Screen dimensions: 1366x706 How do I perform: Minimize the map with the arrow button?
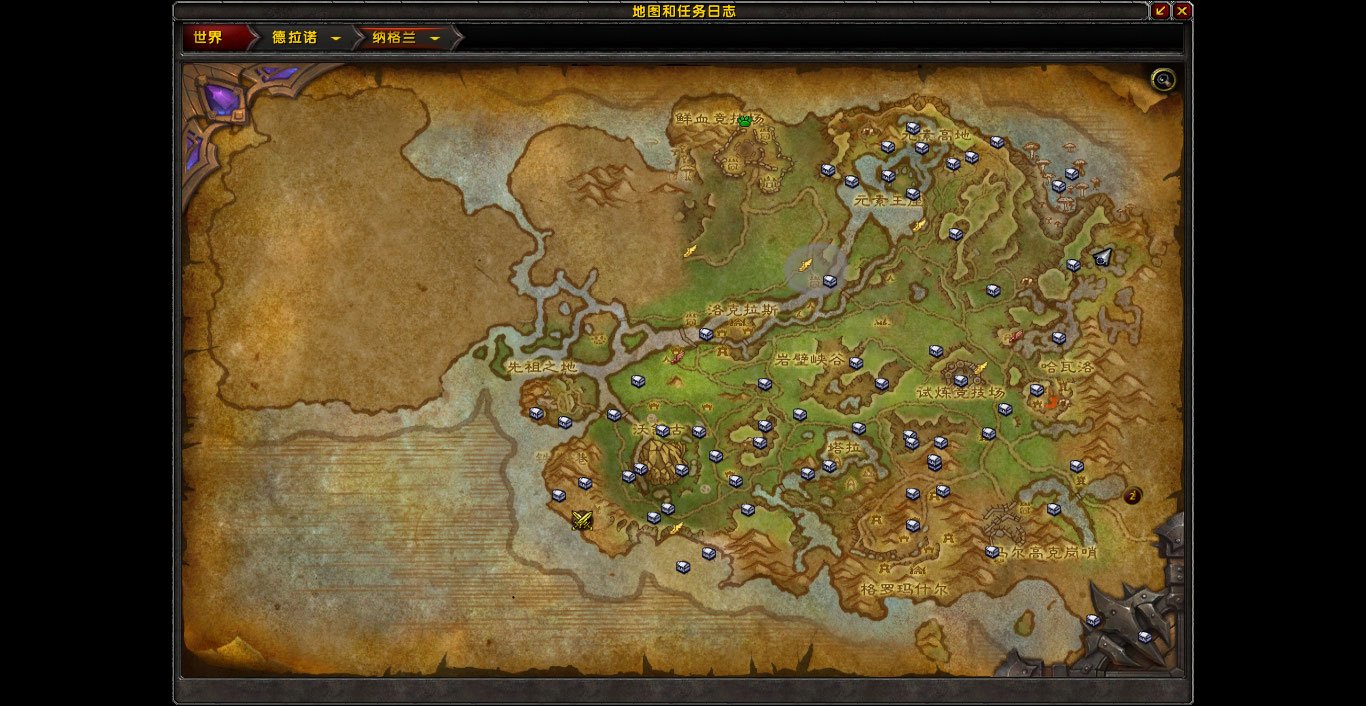point(1160,11)
